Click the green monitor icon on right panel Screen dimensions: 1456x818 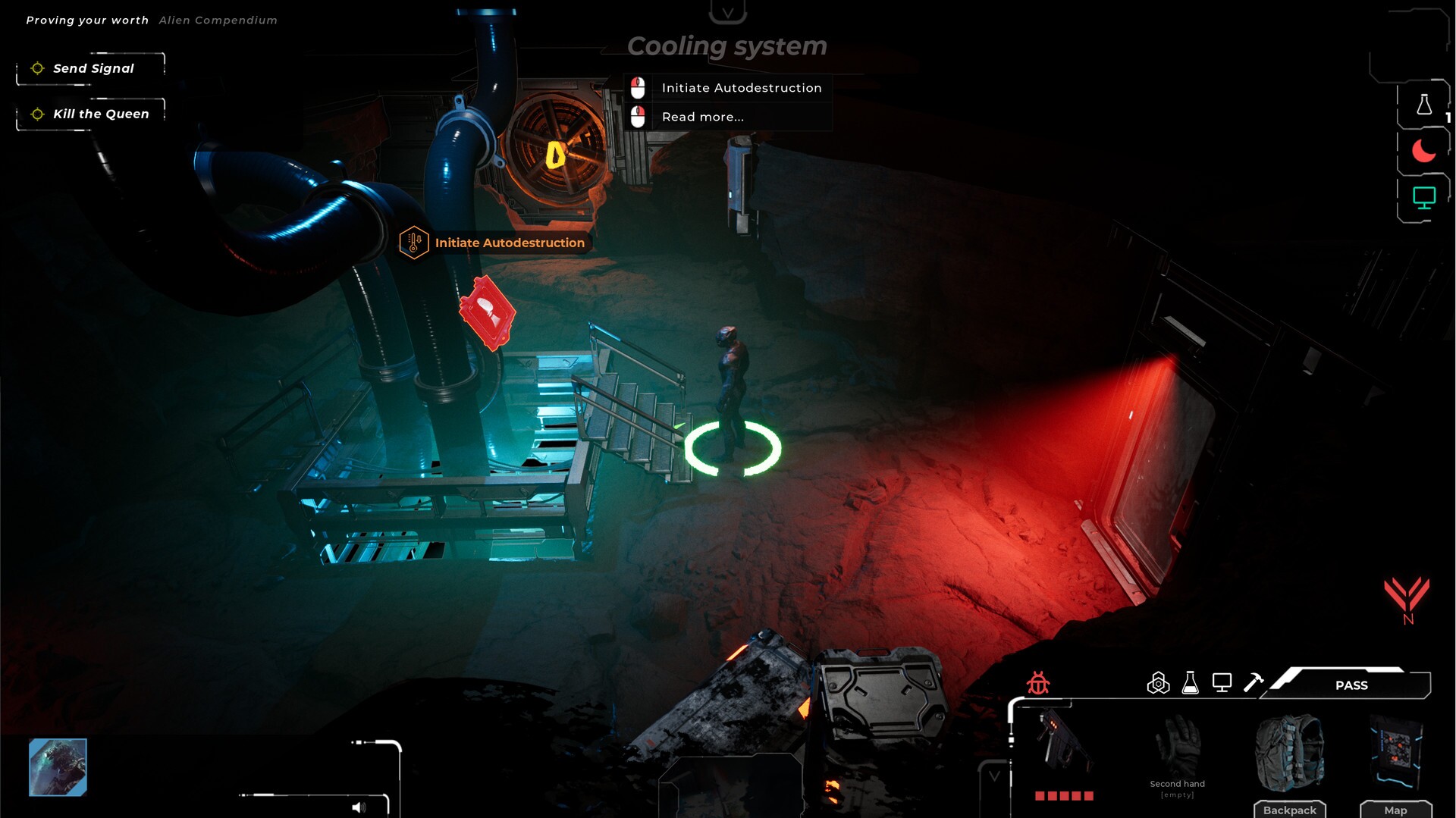click(x=1424, y=196)
